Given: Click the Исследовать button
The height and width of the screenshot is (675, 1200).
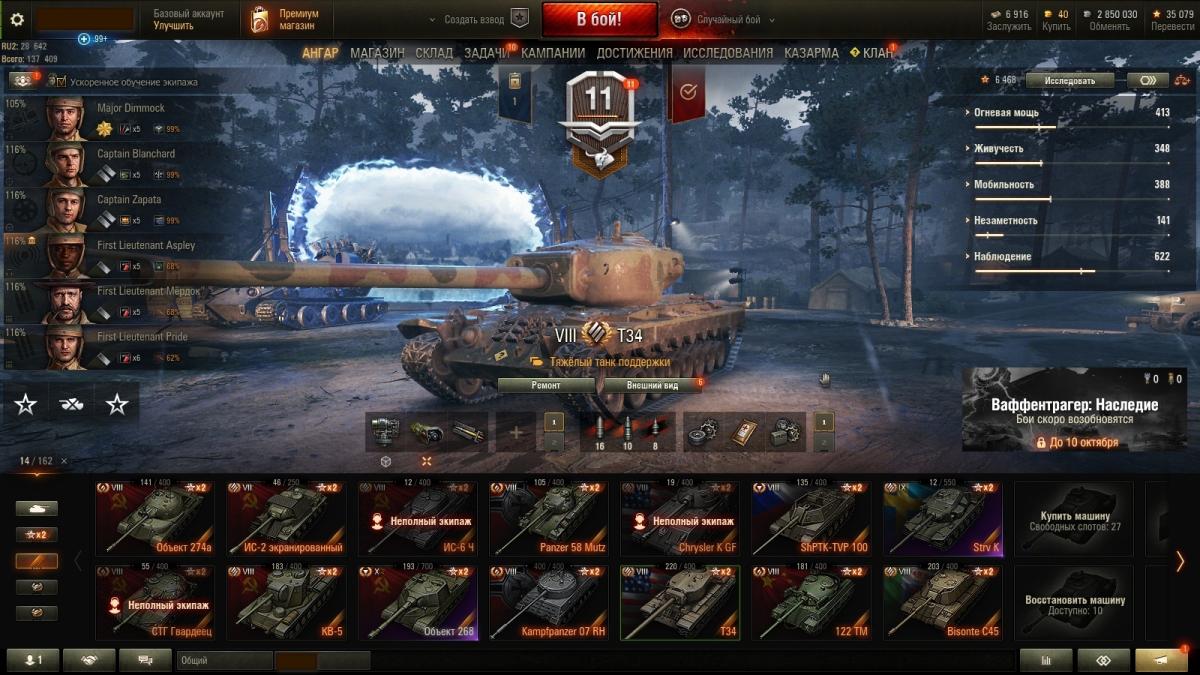Looking at the screenshot, I should (x=1069, y=80).
